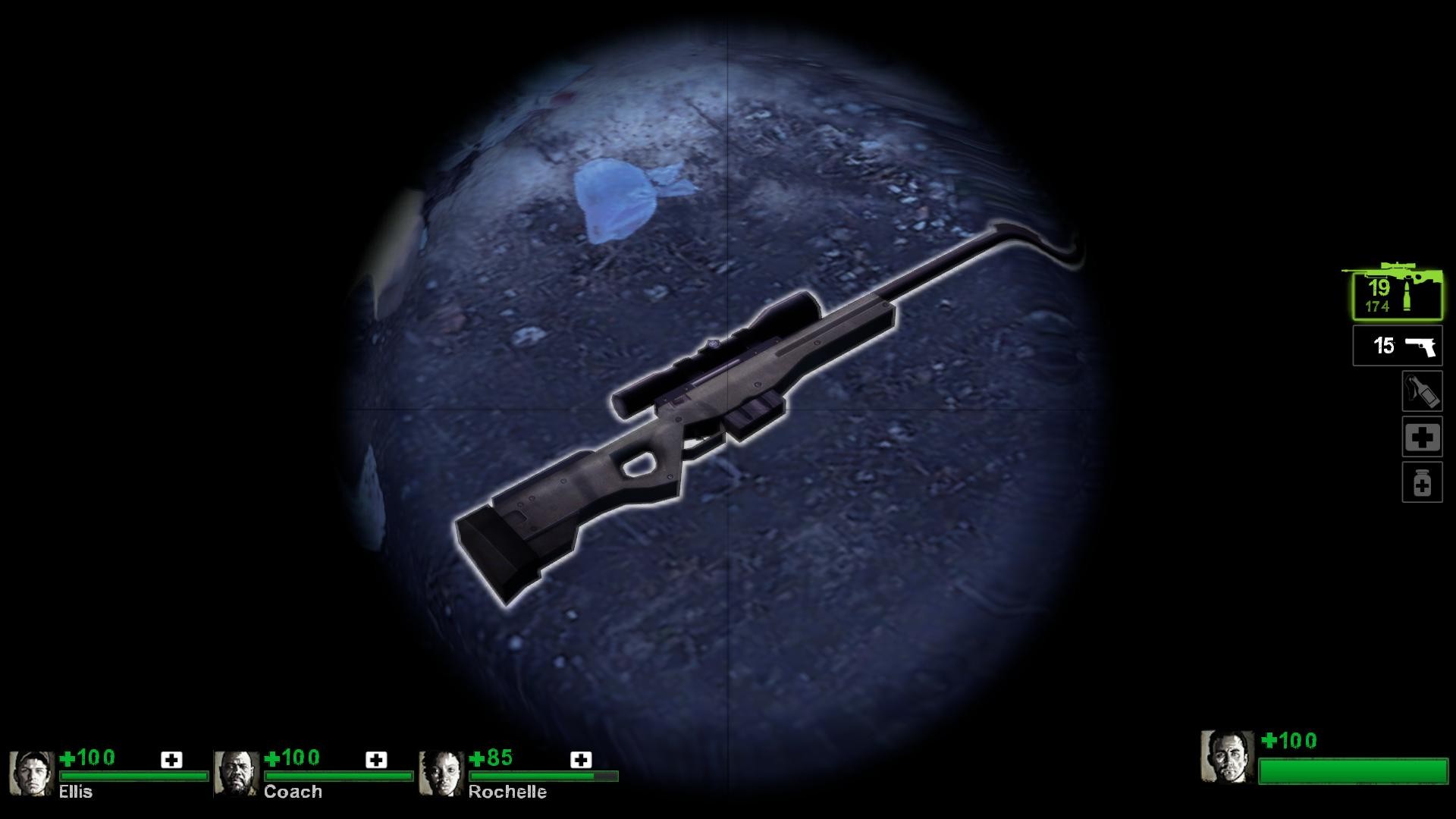
Task: Click the rifle bullet icon beside the ammo count
Action: point(1408,297)
